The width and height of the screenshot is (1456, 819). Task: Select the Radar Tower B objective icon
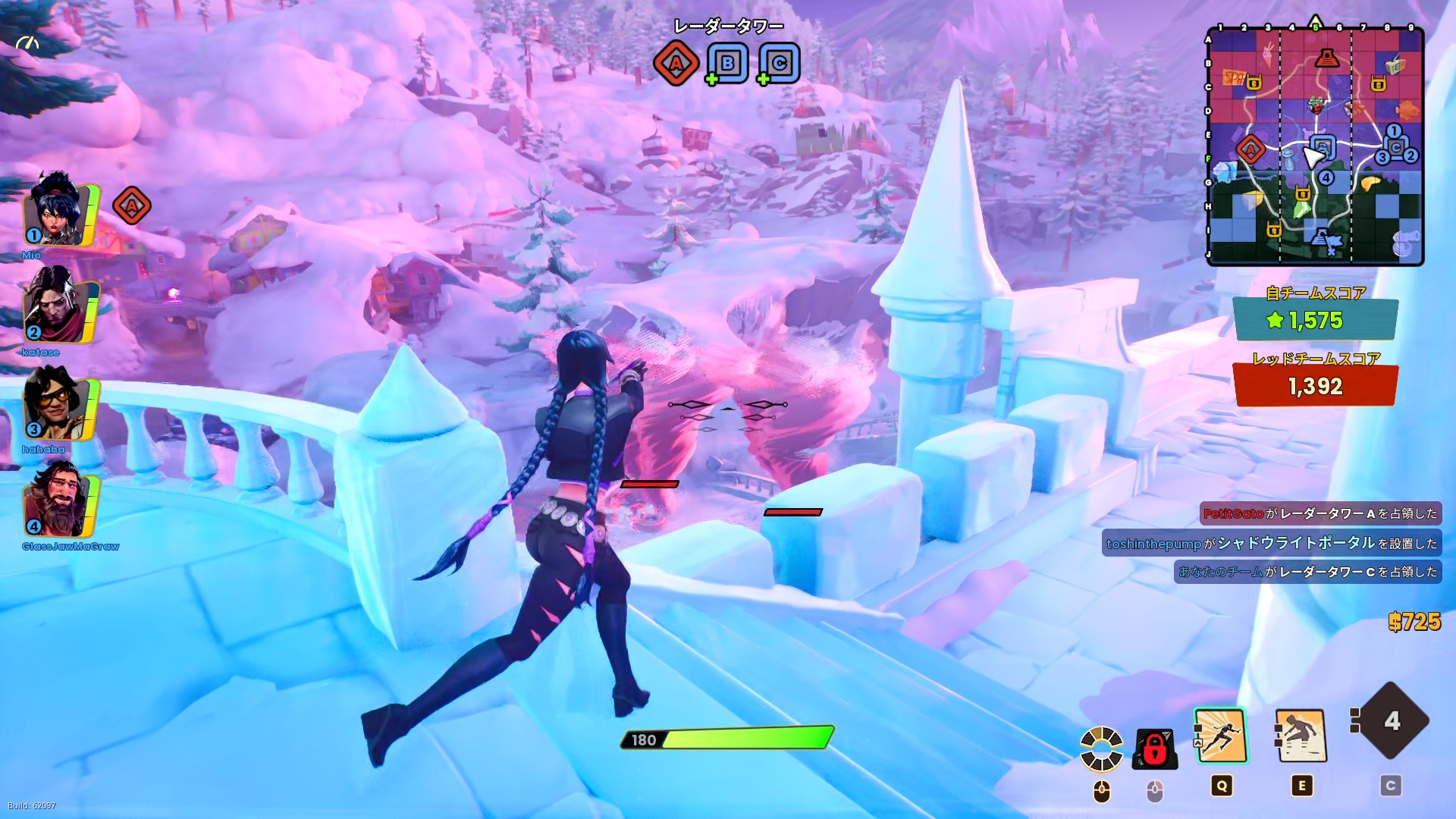point(727,63)
